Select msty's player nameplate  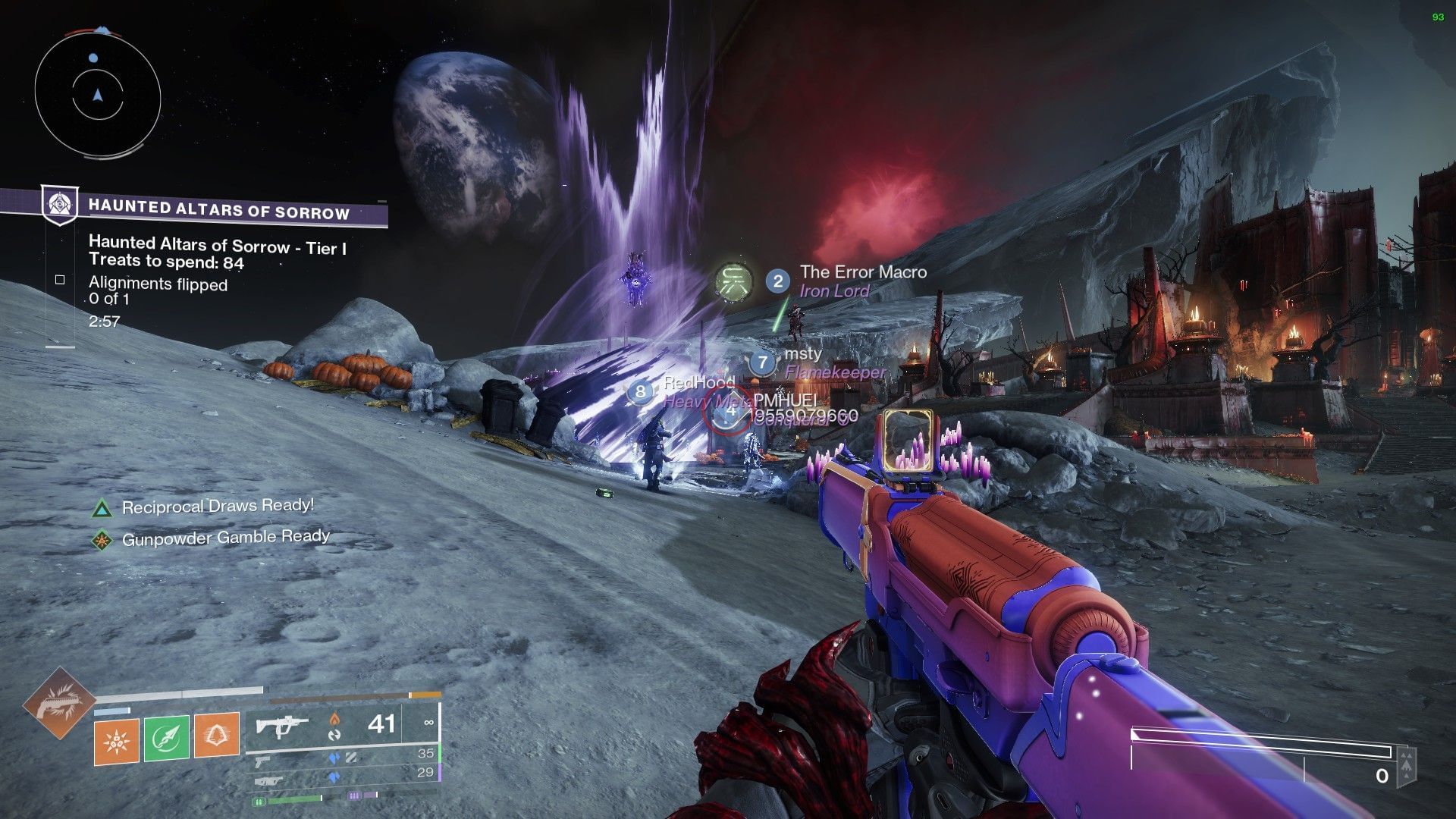803,354
